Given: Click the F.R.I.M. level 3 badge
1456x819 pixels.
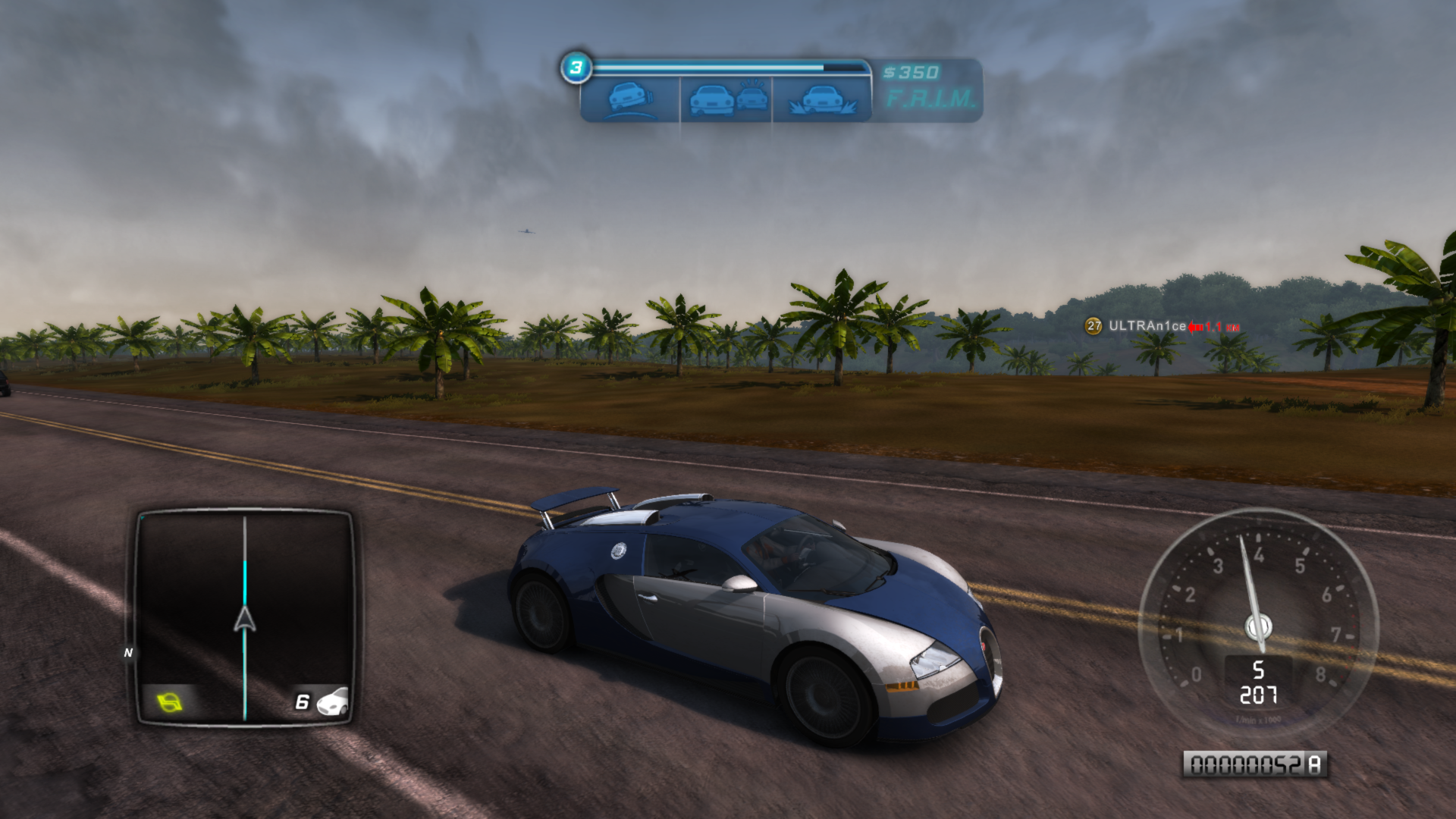Looking at the screenshot, I should click(576, 67).
